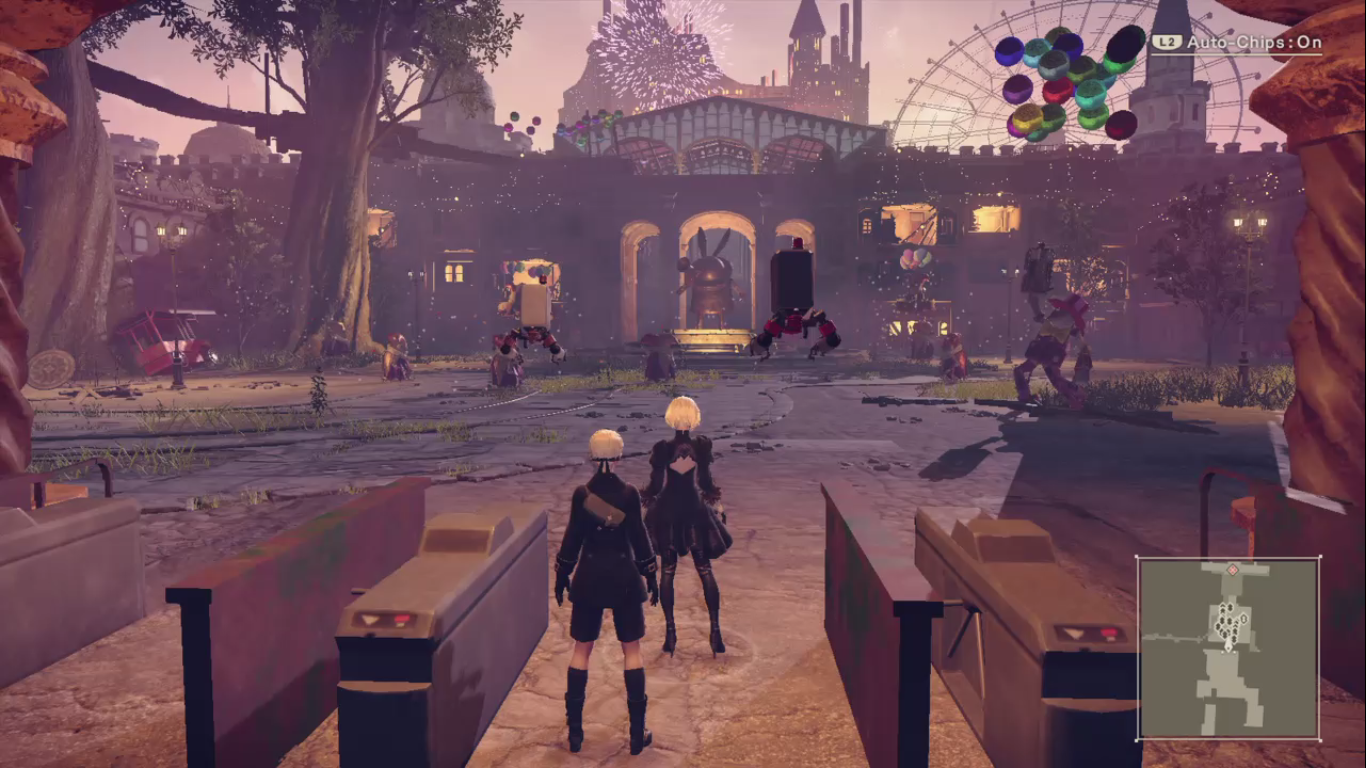Click the red quest marker on the minimap
Image resolution: width=1366 pixels, height=768 pixels.
click(x=1232, y=570)
